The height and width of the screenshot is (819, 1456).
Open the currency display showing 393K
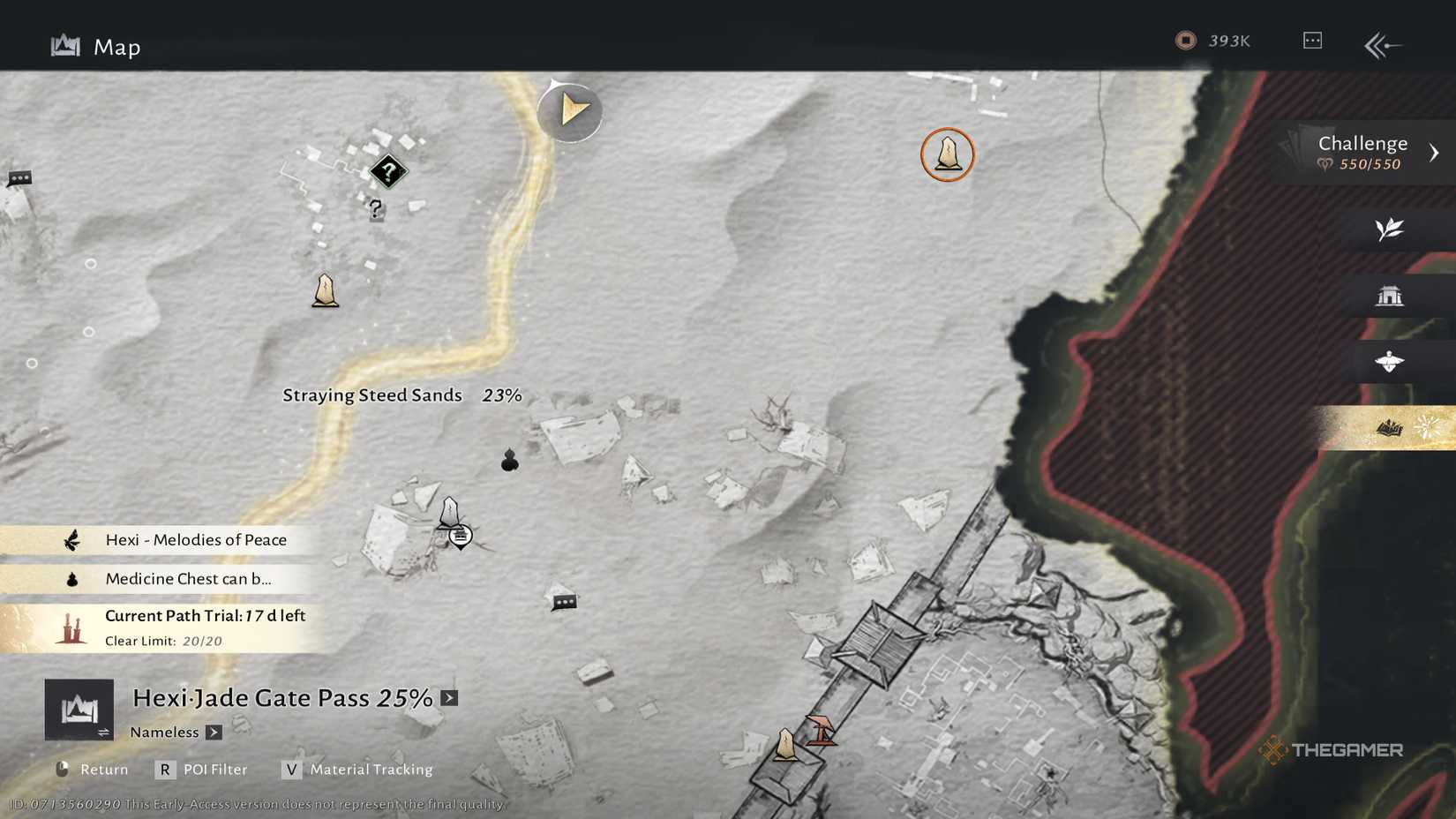1212,40
